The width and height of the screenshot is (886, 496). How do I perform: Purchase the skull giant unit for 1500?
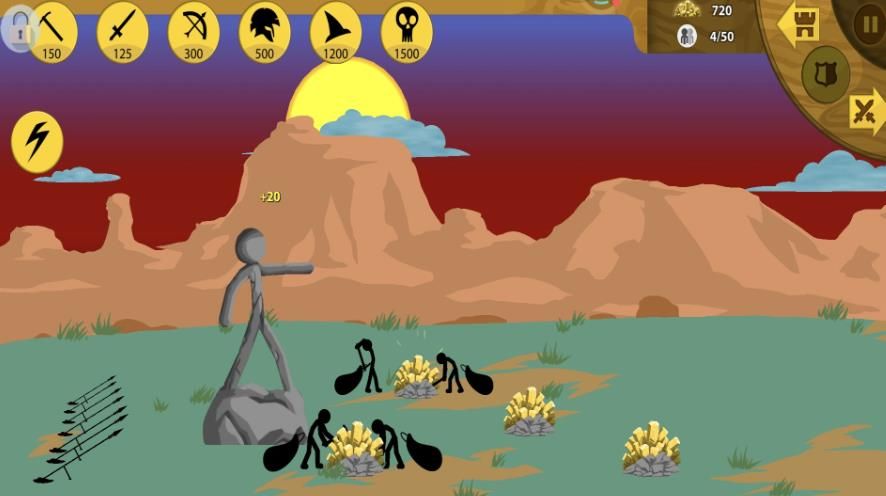click(406, 30)
